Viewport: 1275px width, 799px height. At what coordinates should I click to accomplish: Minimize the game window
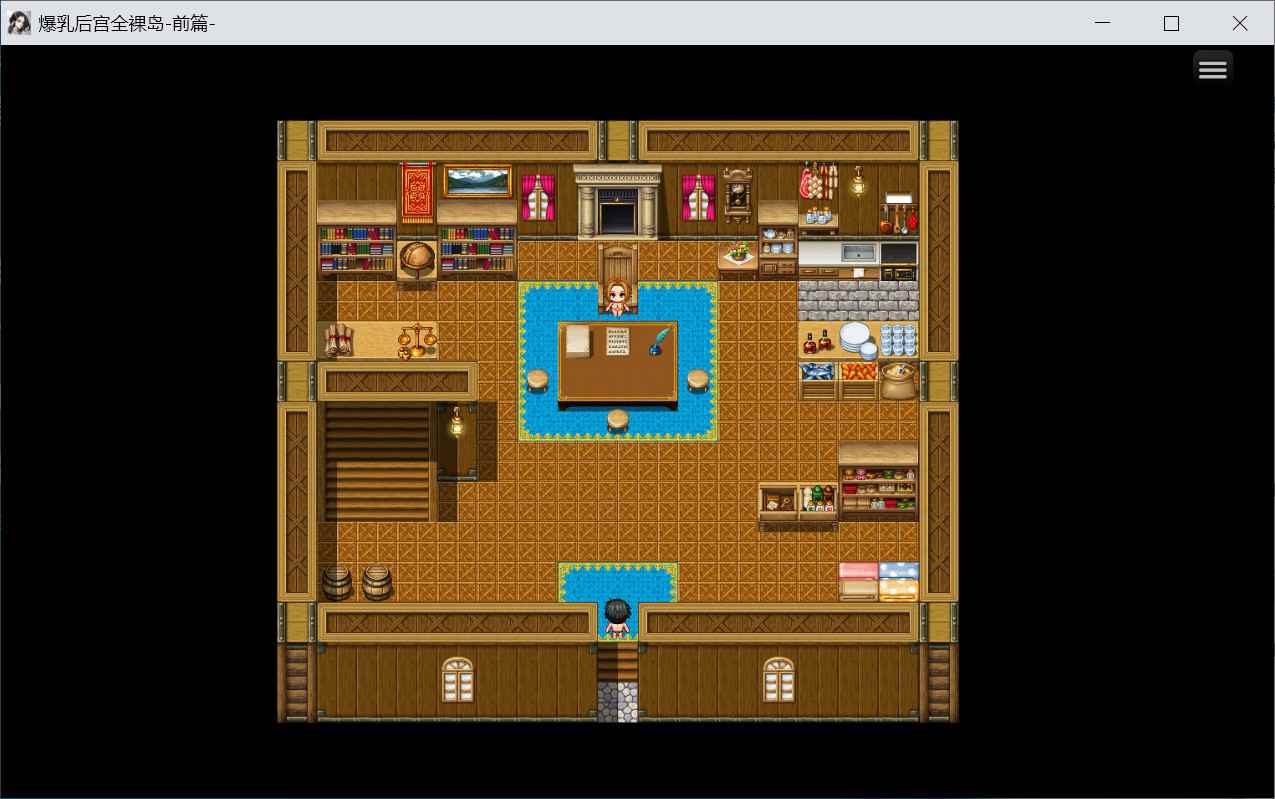coord(1103,23)
